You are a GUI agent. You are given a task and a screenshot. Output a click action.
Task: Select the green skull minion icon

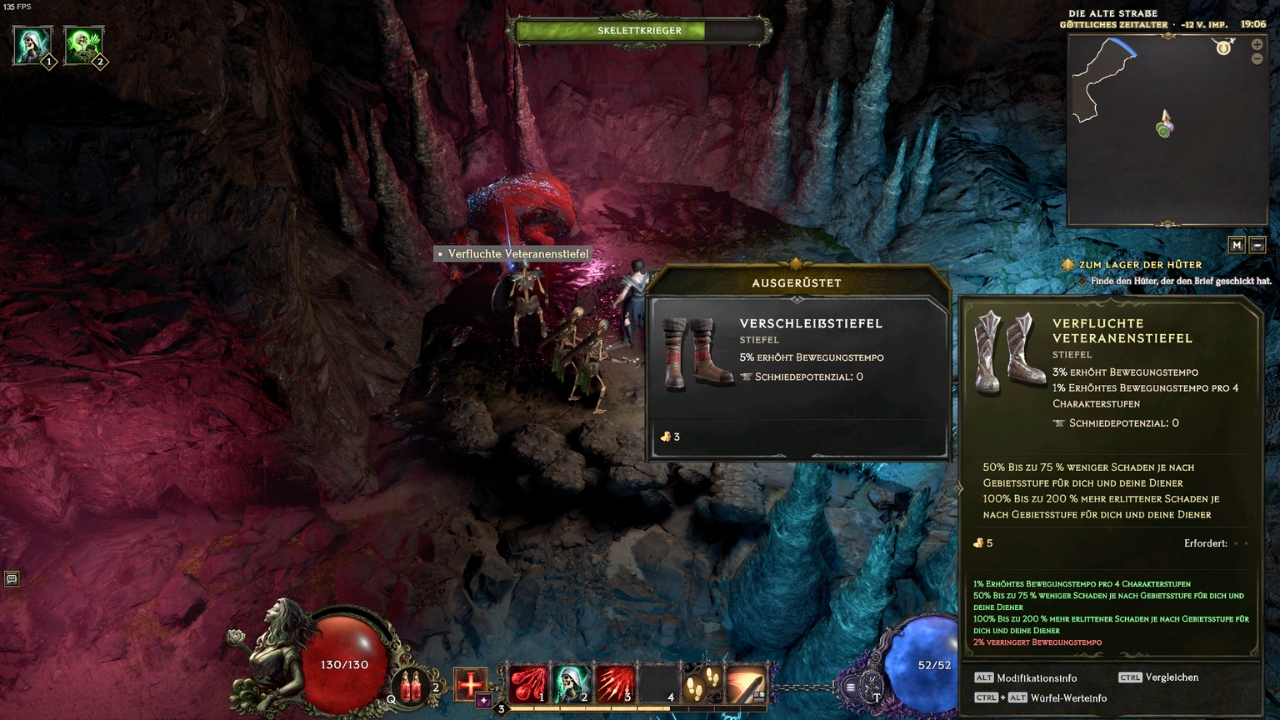click(x=84, y=46)
